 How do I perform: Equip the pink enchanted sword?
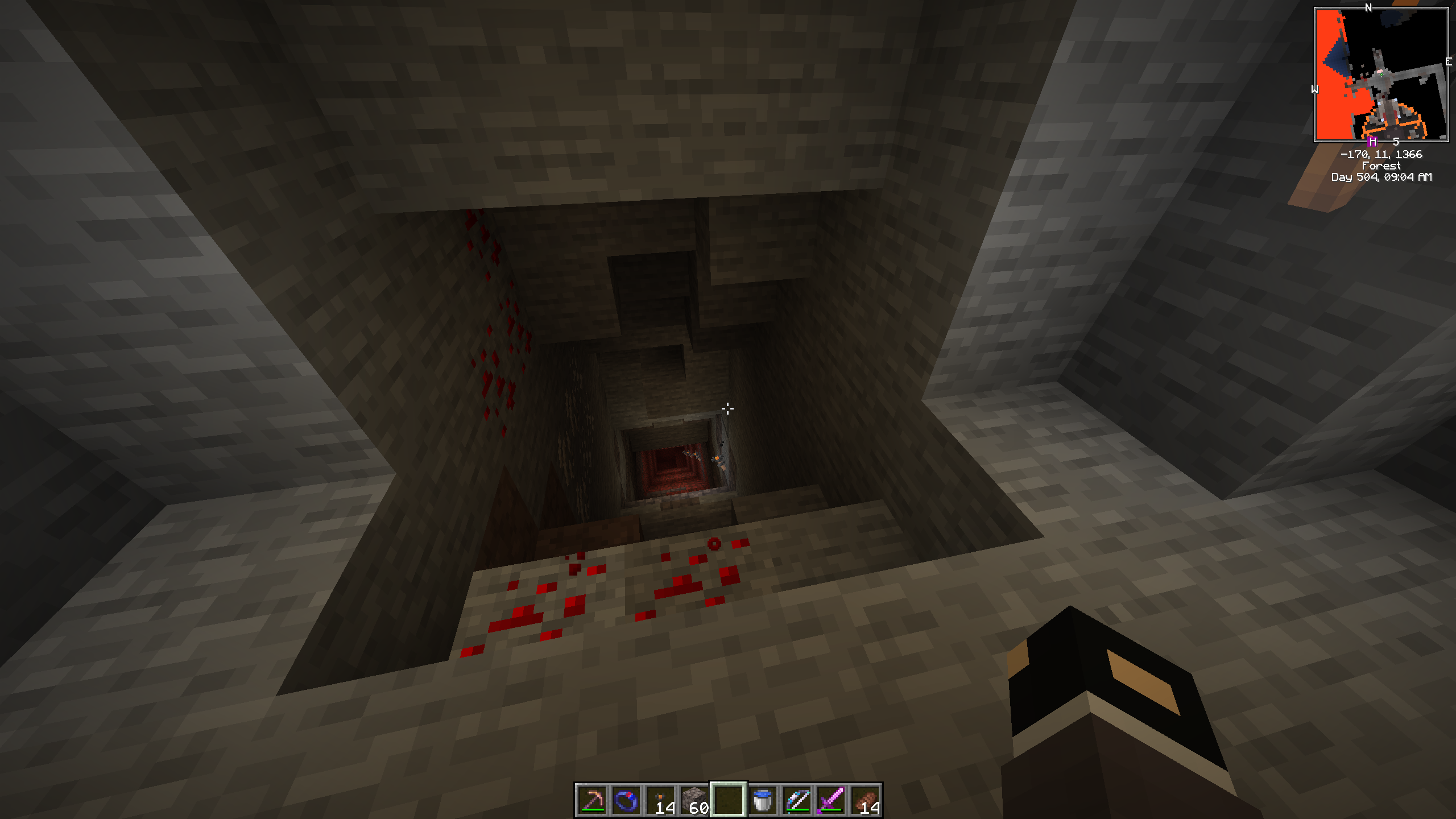(831, 800)
